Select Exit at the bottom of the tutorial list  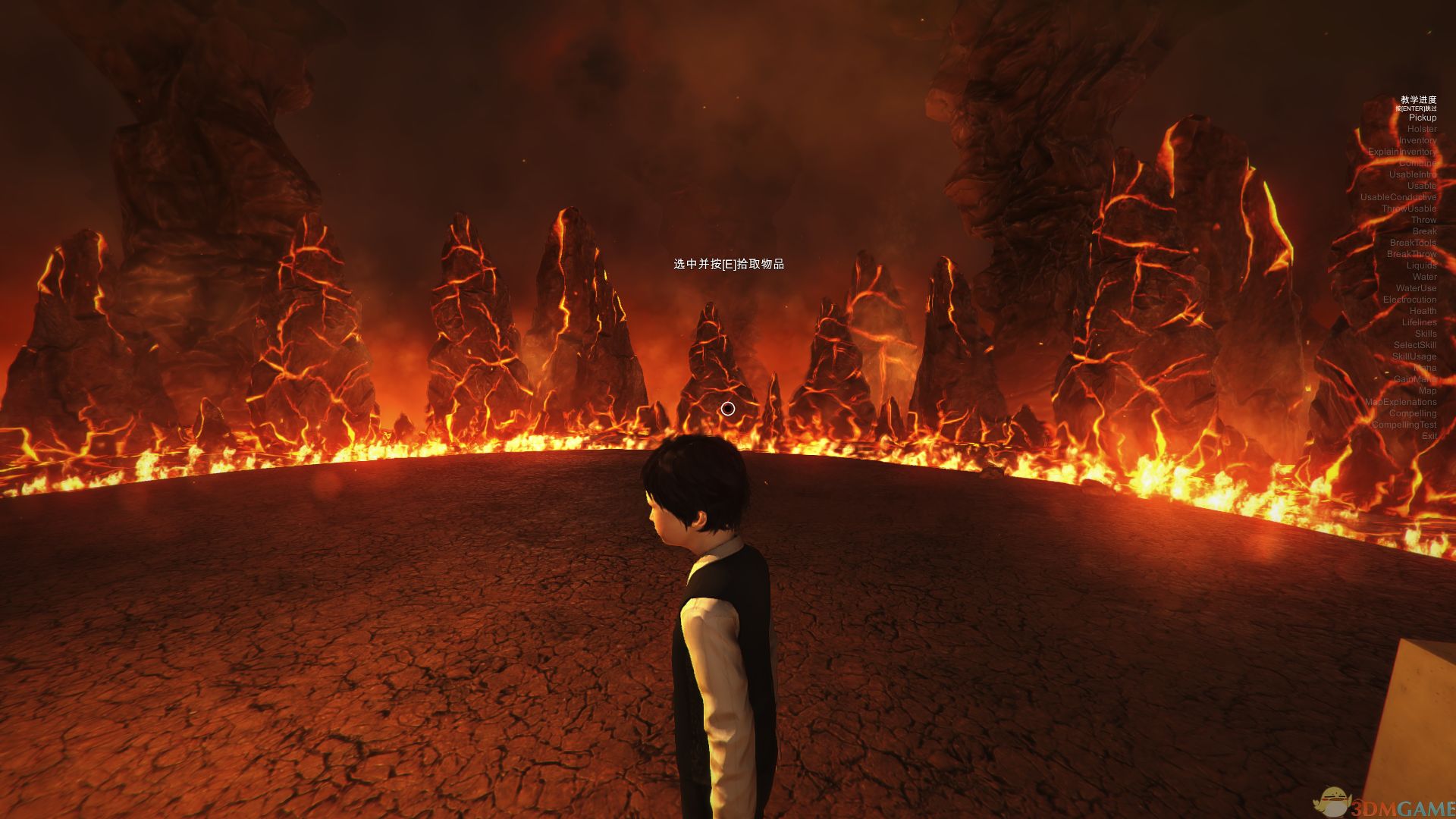(1429, 436)
